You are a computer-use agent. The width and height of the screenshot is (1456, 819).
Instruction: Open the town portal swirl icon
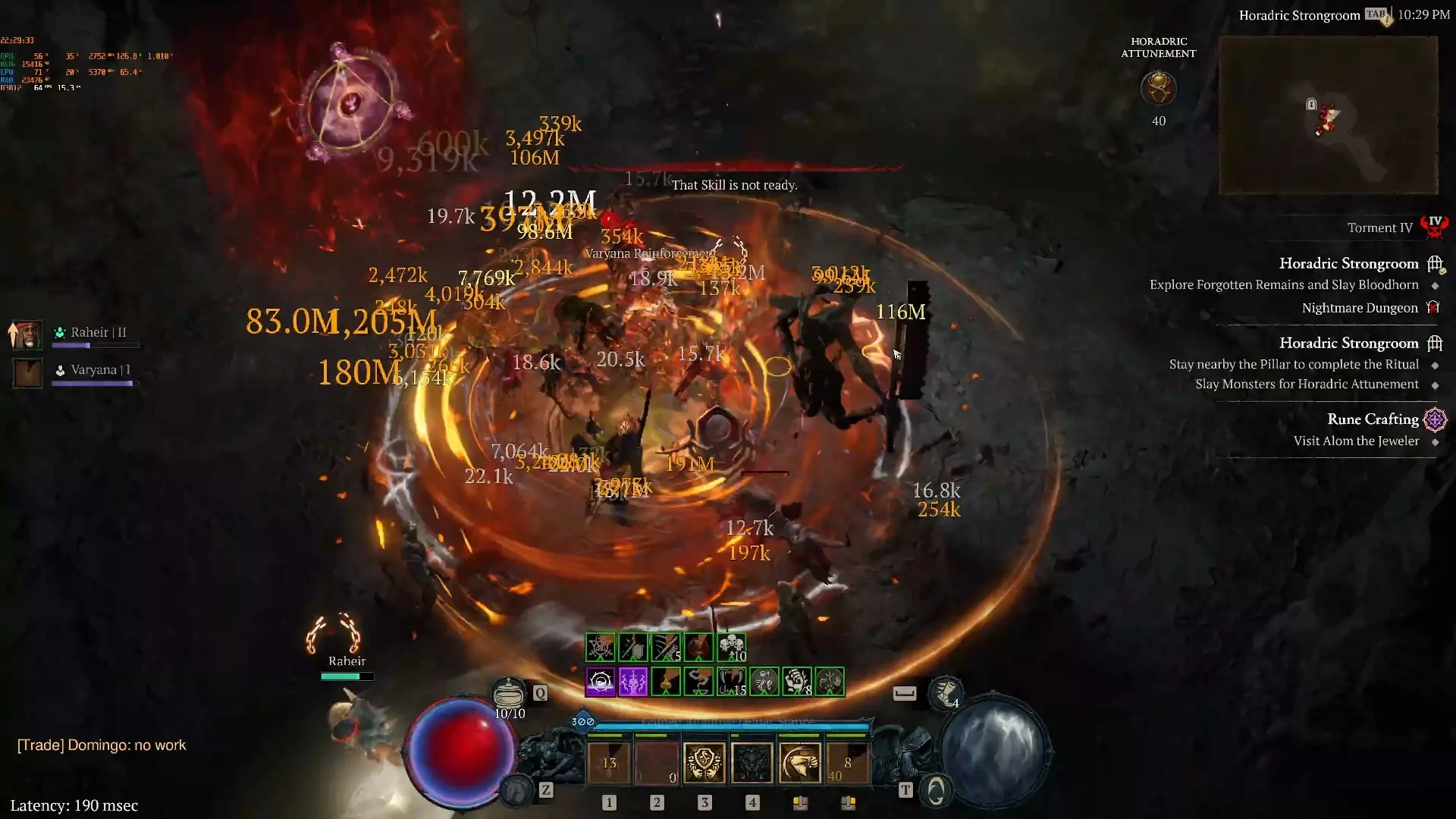tap(937, 792)
